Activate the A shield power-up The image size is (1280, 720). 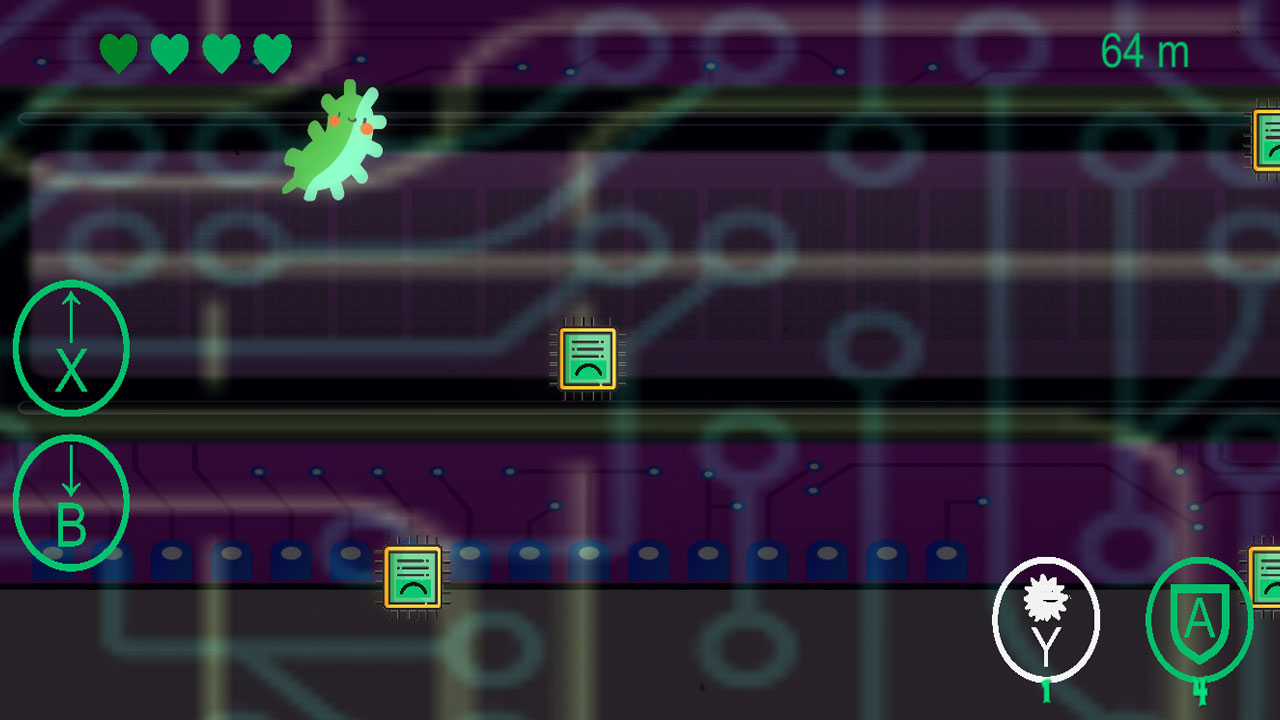pos(1199,618)
